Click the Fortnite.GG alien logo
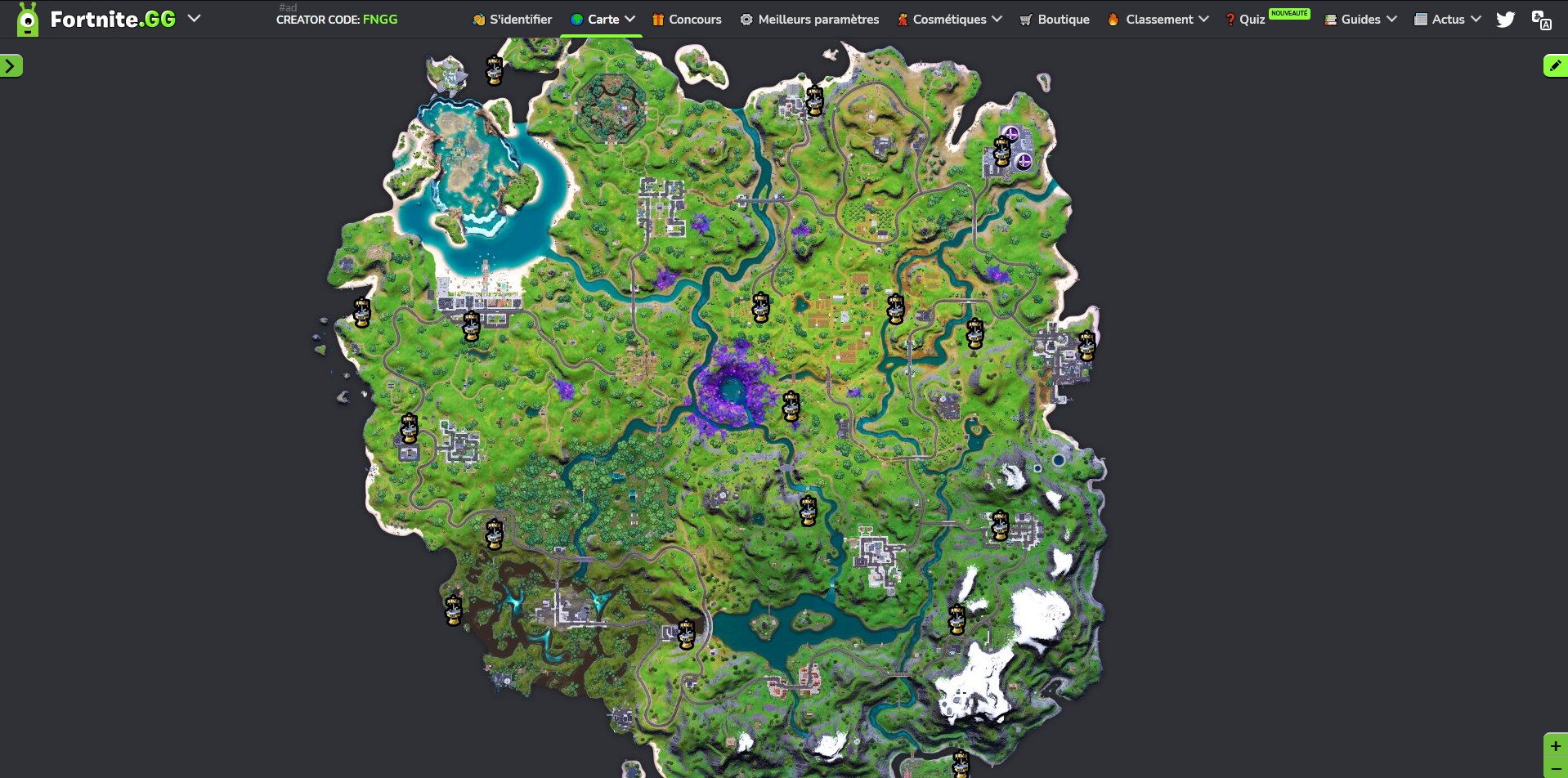 [28, 18]
